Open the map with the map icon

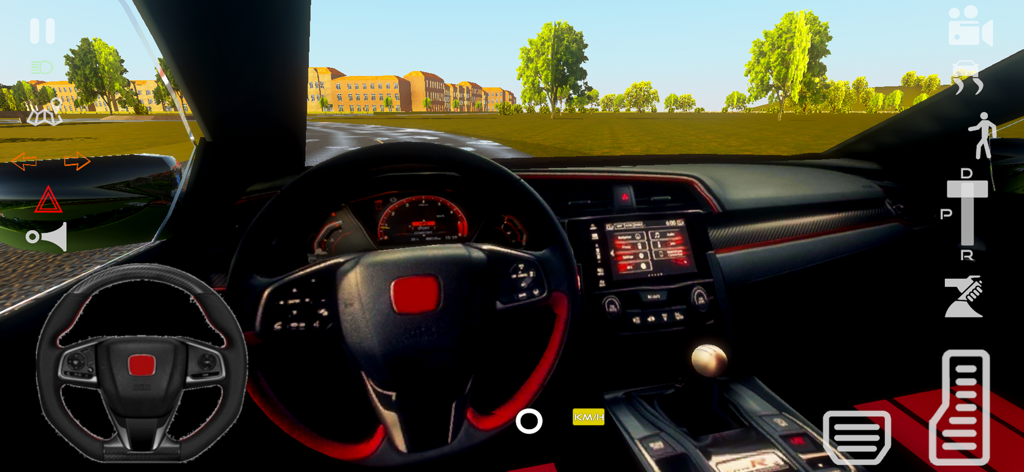[44, 116]
